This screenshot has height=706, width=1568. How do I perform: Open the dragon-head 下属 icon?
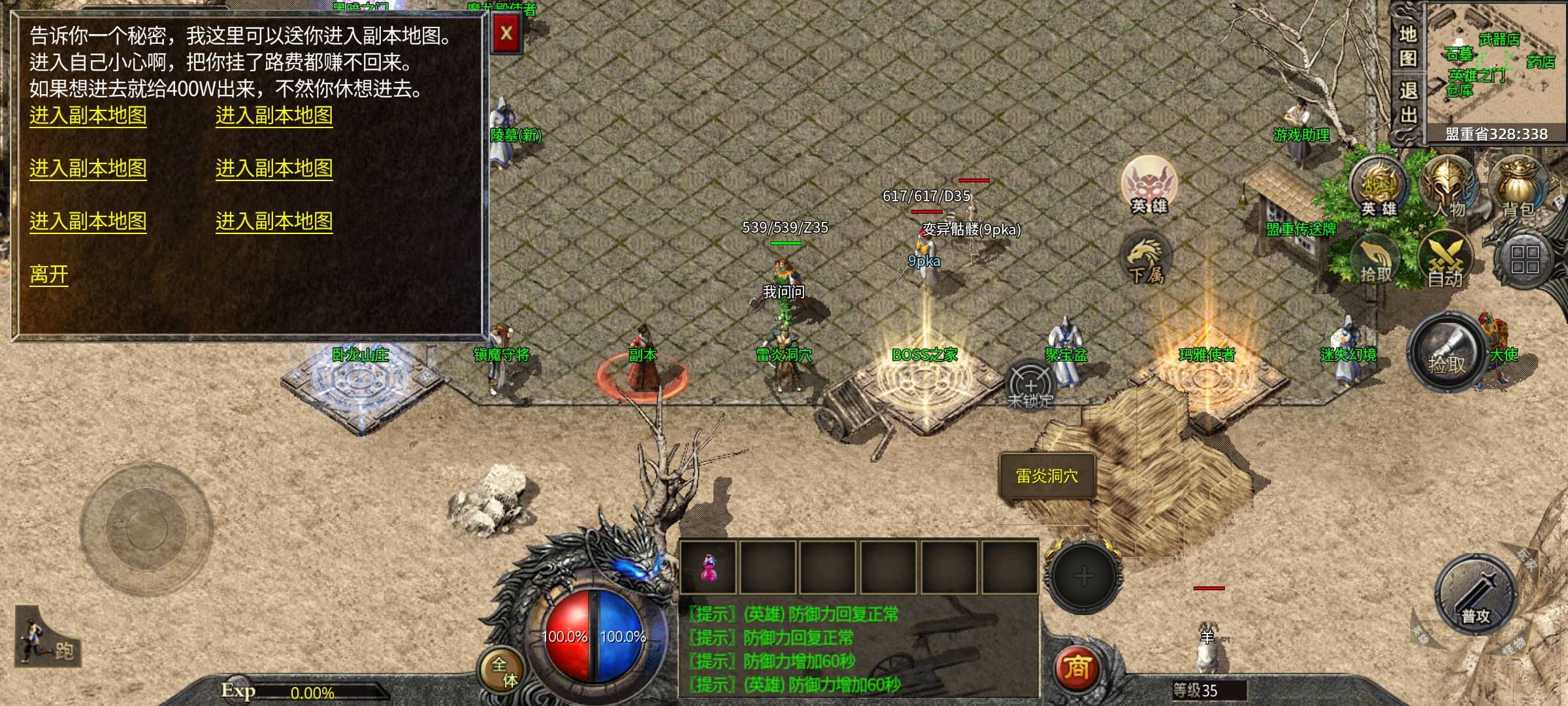[x=1146, y=260]
